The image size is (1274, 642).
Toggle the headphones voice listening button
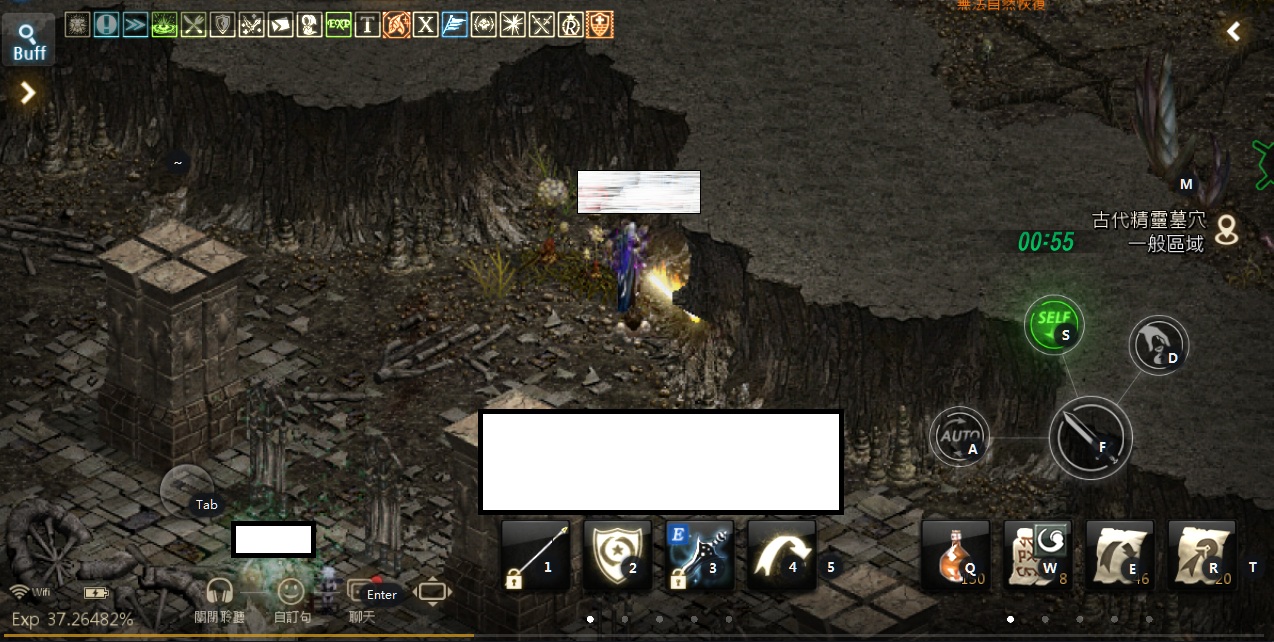tap(220, 592)
